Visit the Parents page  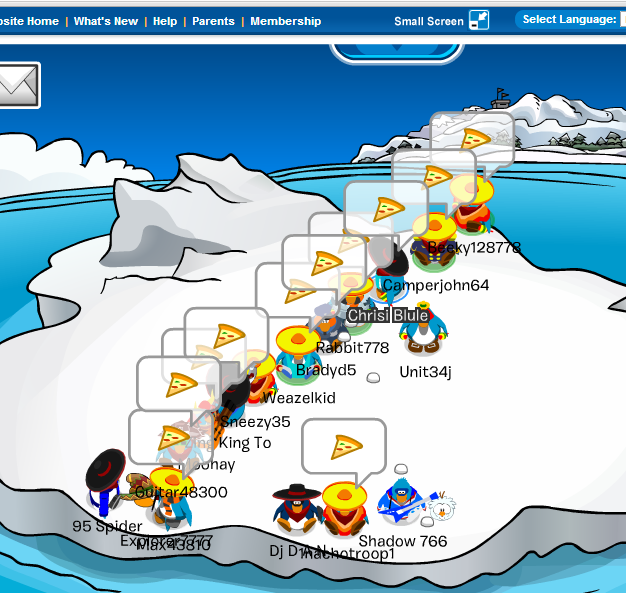point(213,21)
